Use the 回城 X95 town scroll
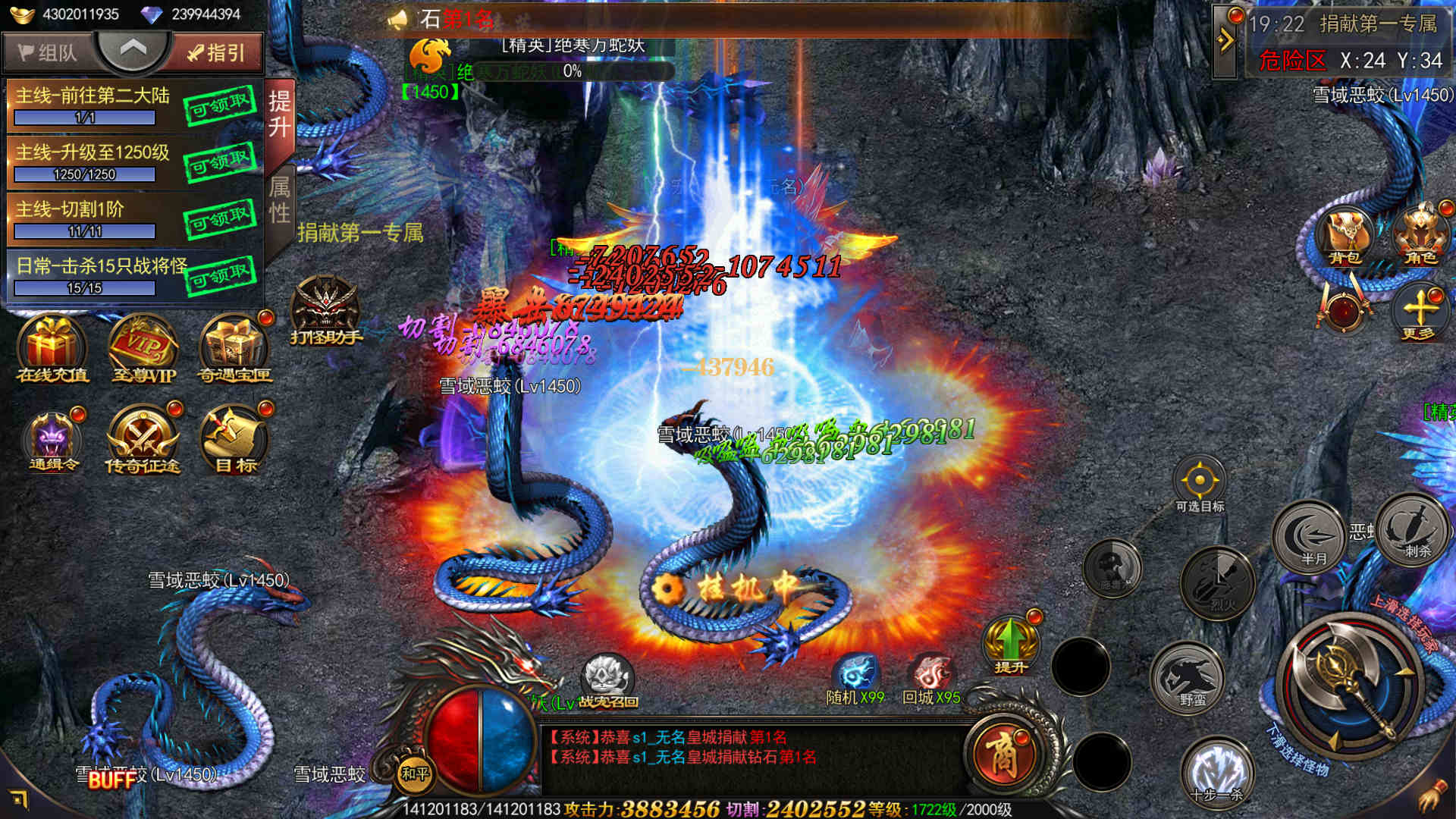The width and height of the screenshot is (1456, 819). coord(931,676)
